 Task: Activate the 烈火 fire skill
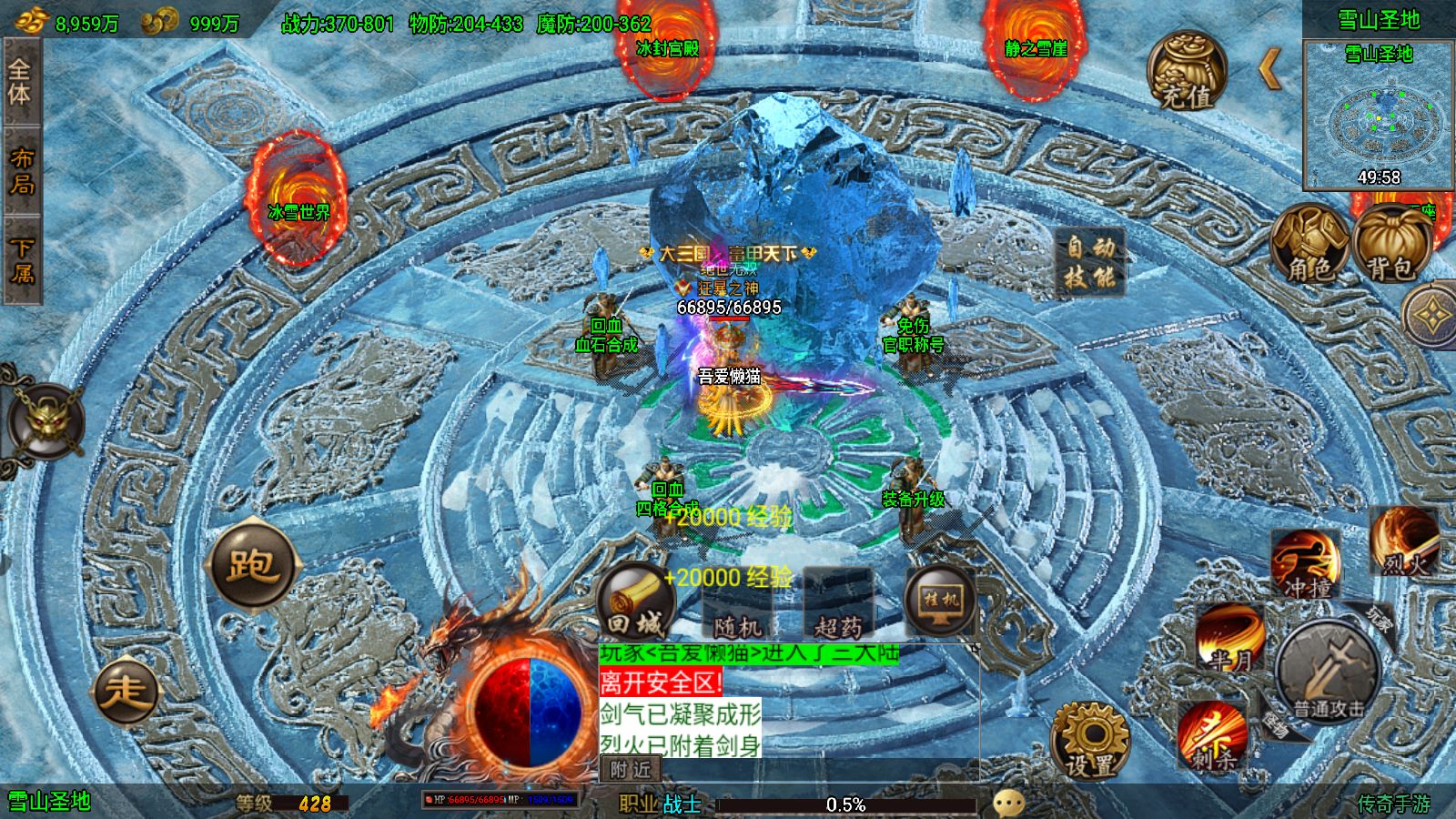tap(1404, 542)
